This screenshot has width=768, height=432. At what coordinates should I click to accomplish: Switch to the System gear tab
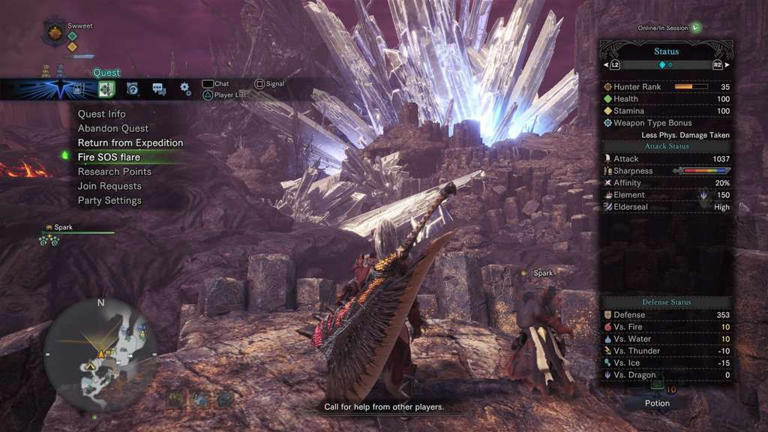(x=185, y=89)
